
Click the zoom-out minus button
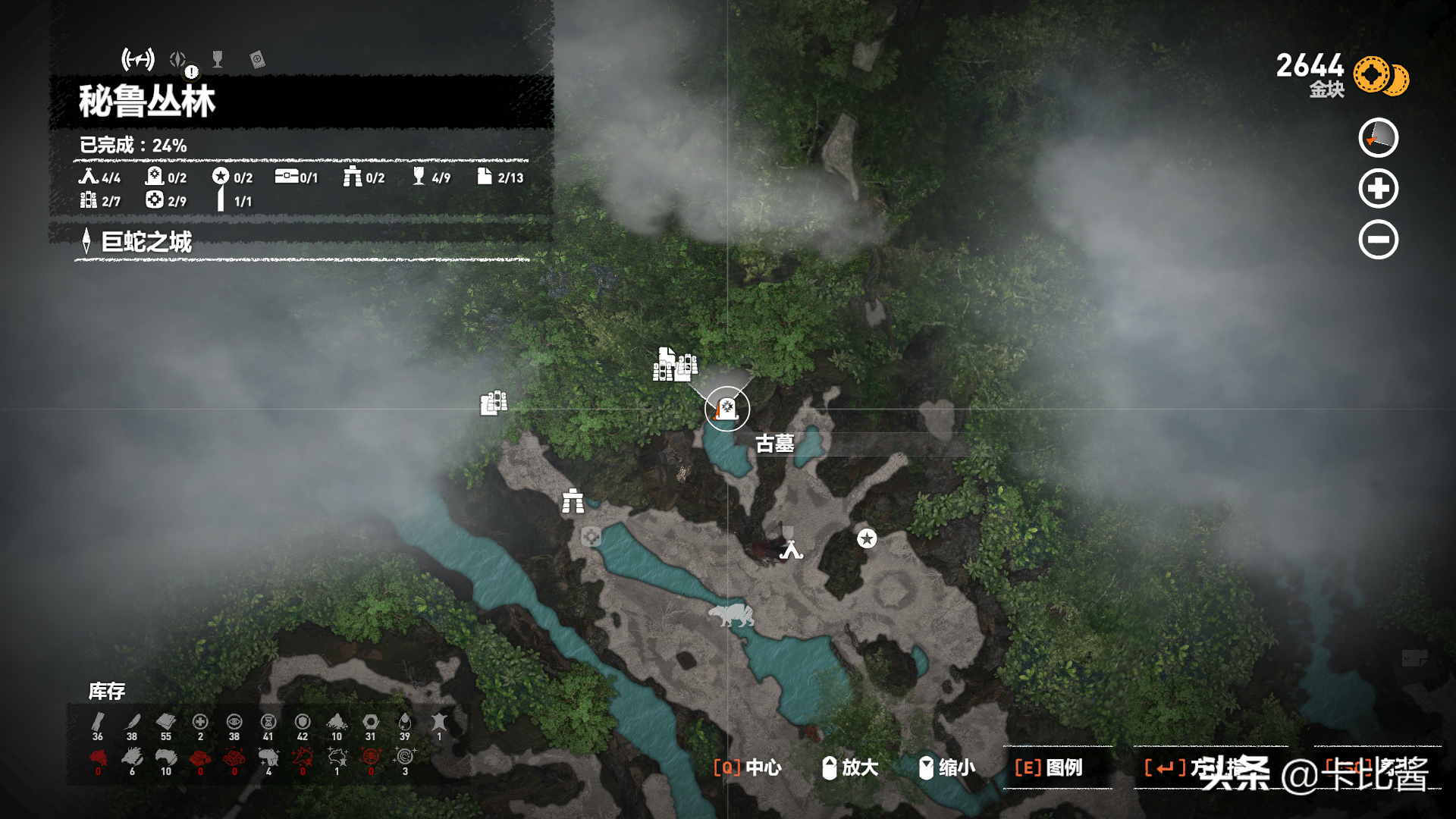[1378, 240]
